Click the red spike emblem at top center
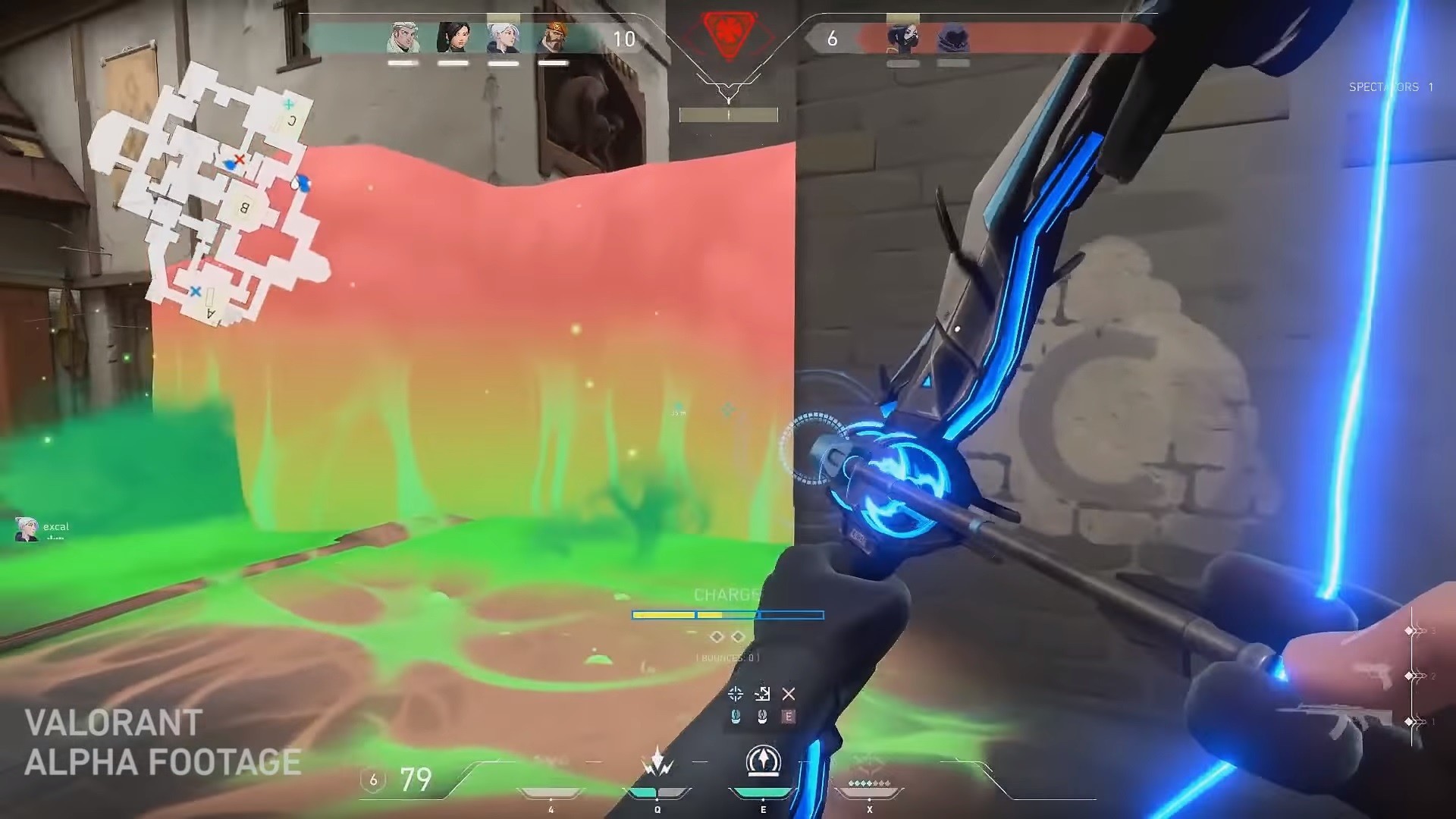Viewport: 1456px width, 819px height. (729, 33)
